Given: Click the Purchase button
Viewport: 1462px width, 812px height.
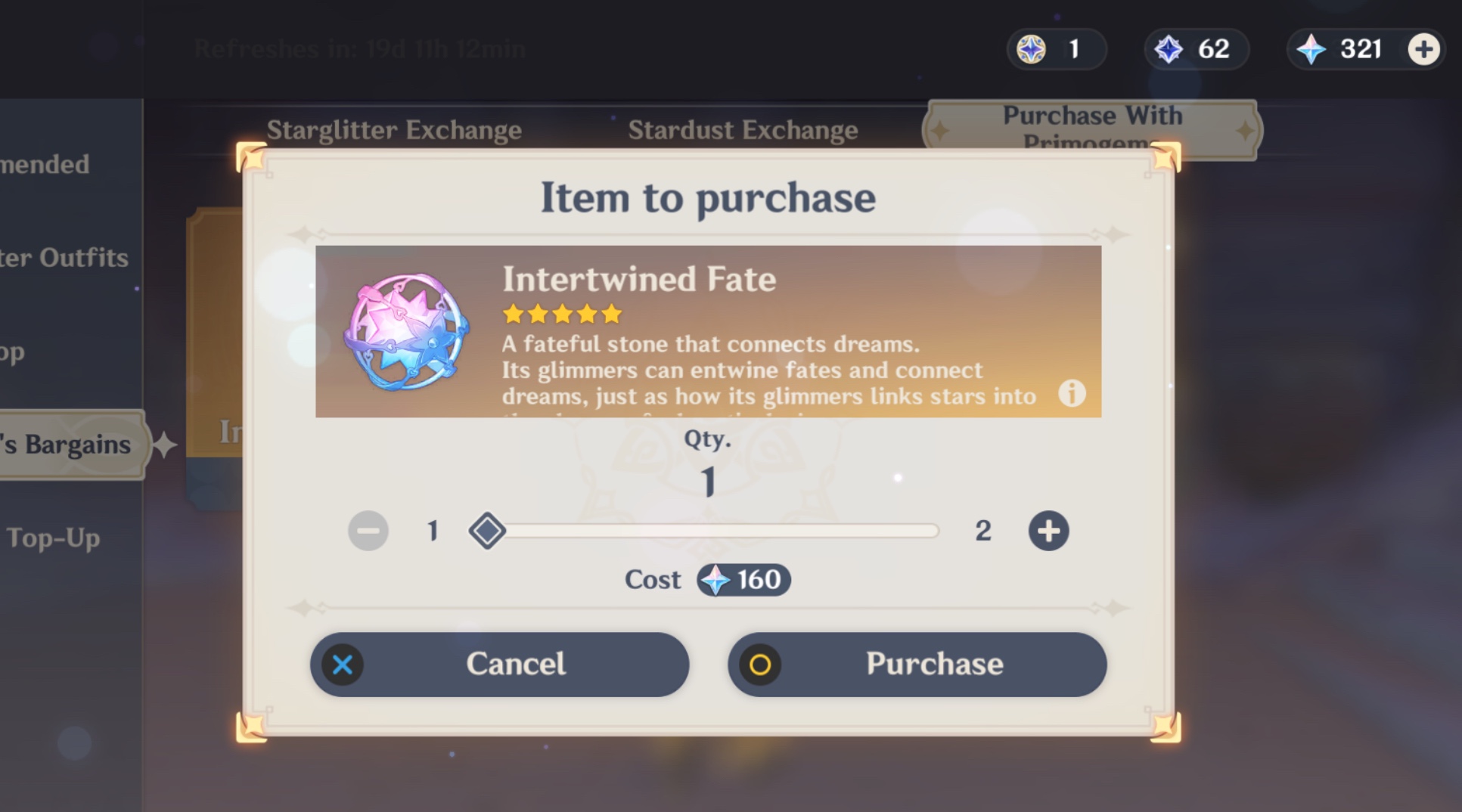Looking at the screenshot, I should 917,665.
